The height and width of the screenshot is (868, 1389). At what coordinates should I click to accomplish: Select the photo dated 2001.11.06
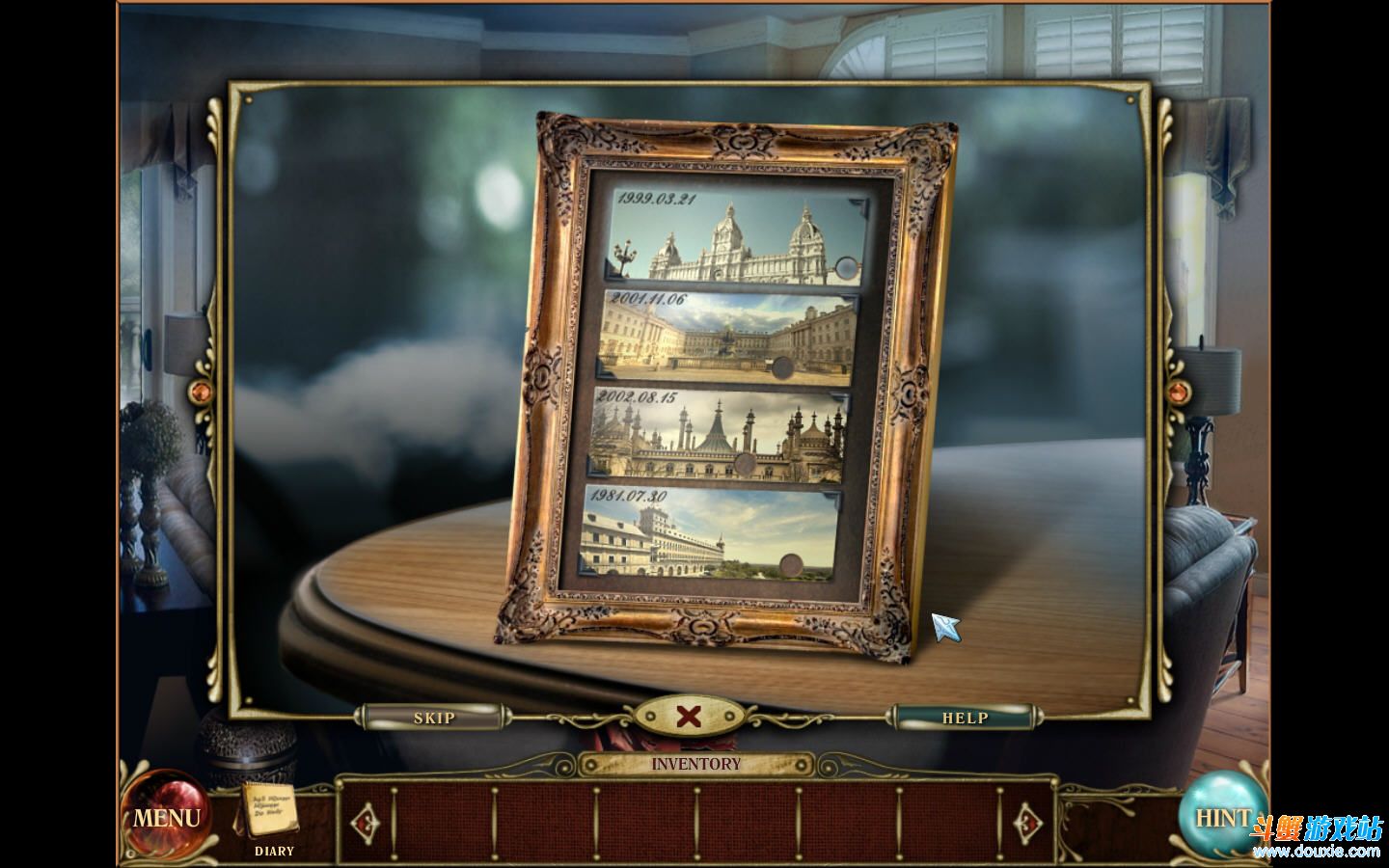[724, 334]
